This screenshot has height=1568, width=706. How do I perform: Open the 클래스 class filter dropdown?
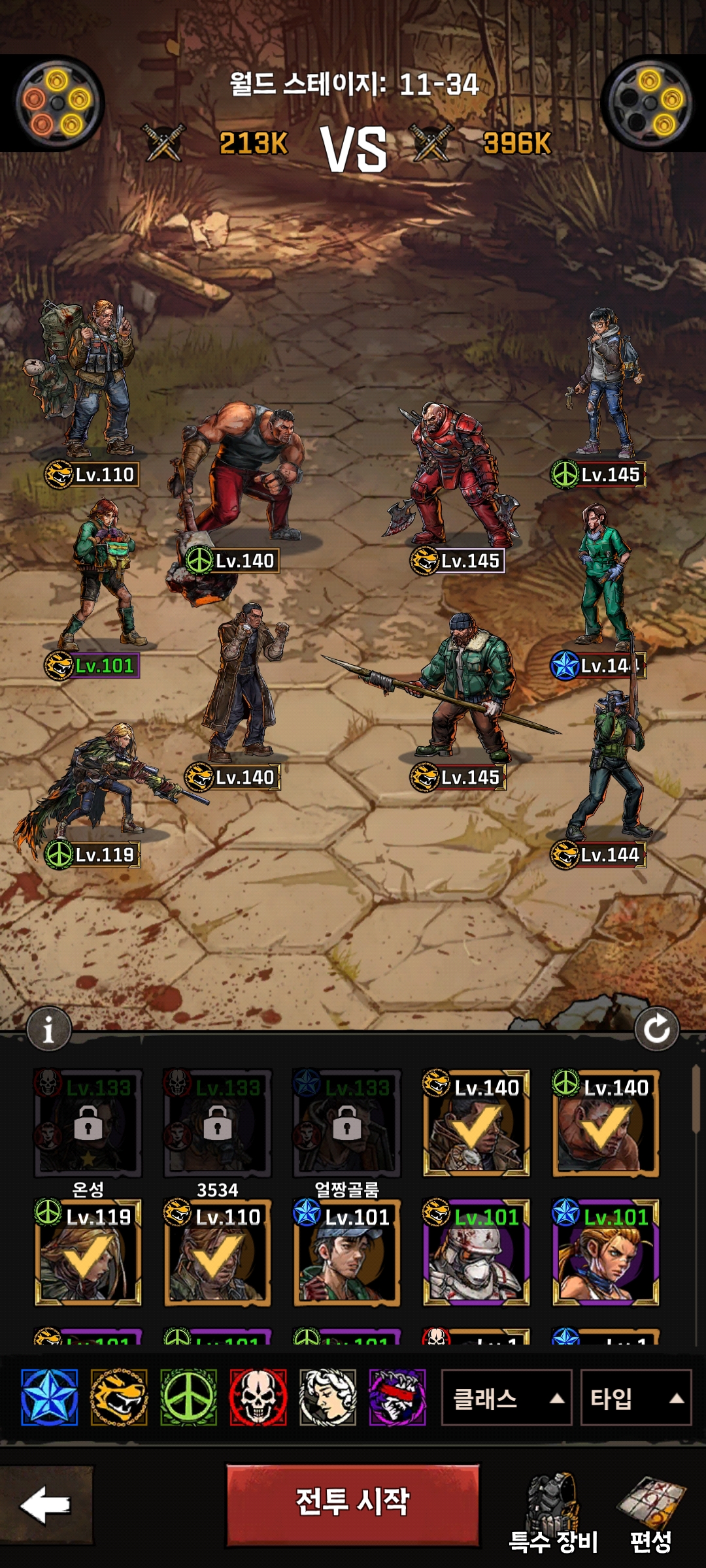pos(507,1398)
